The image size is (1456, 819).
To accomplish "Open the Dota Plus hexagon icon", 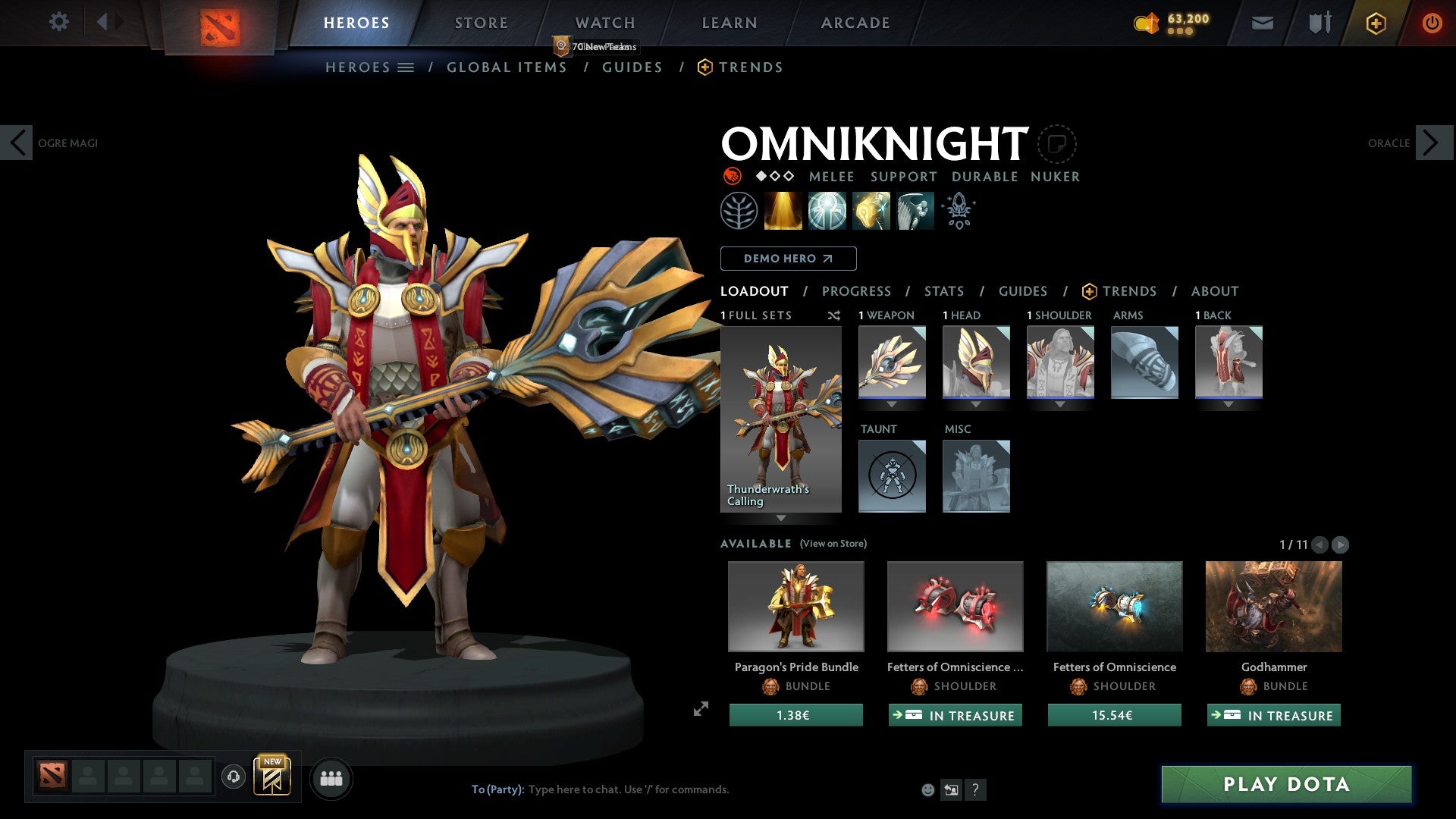I will pos(1376,23).
